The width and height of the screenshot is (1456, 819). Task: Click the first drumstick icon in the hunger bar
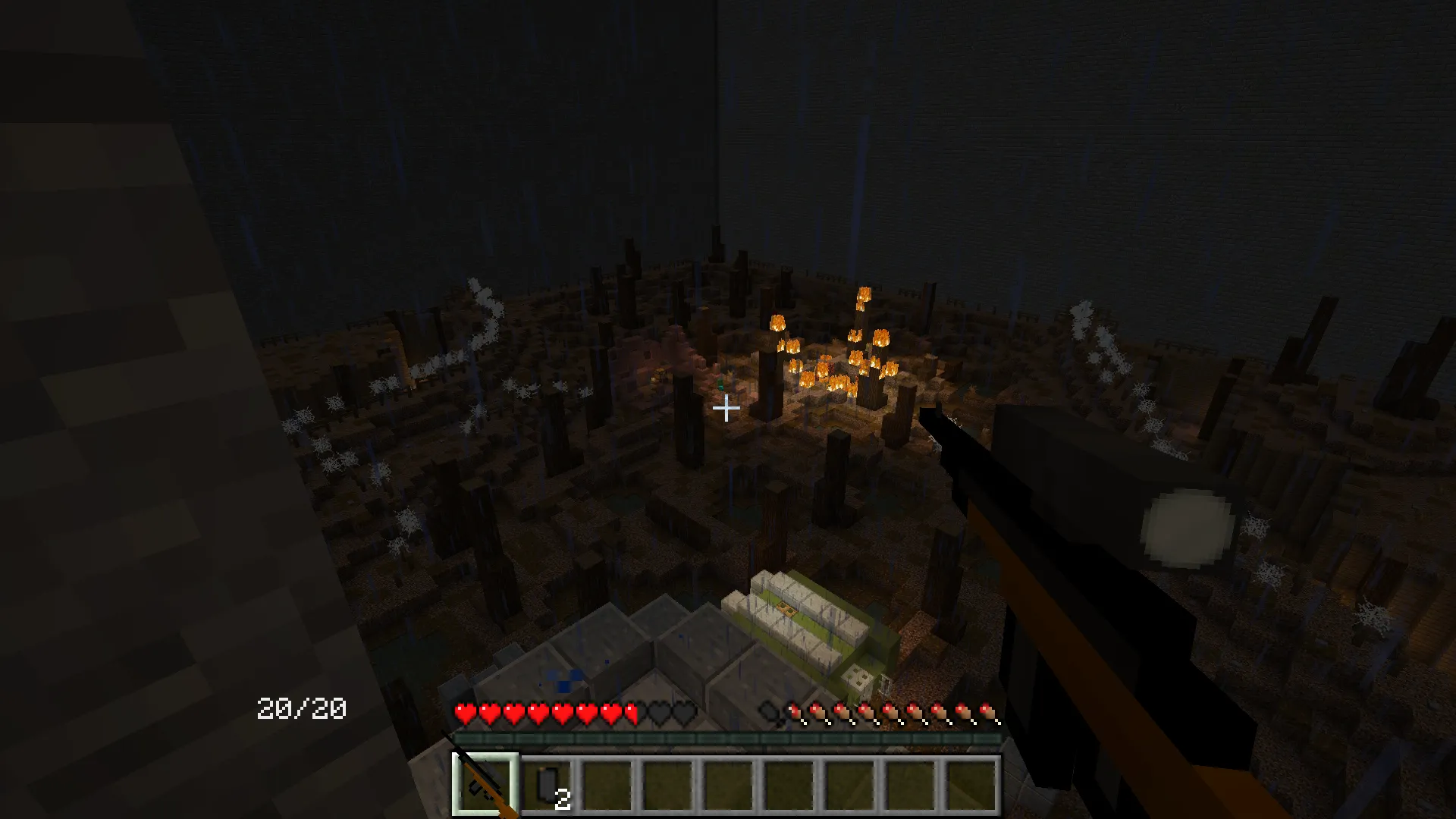(795, 714)
